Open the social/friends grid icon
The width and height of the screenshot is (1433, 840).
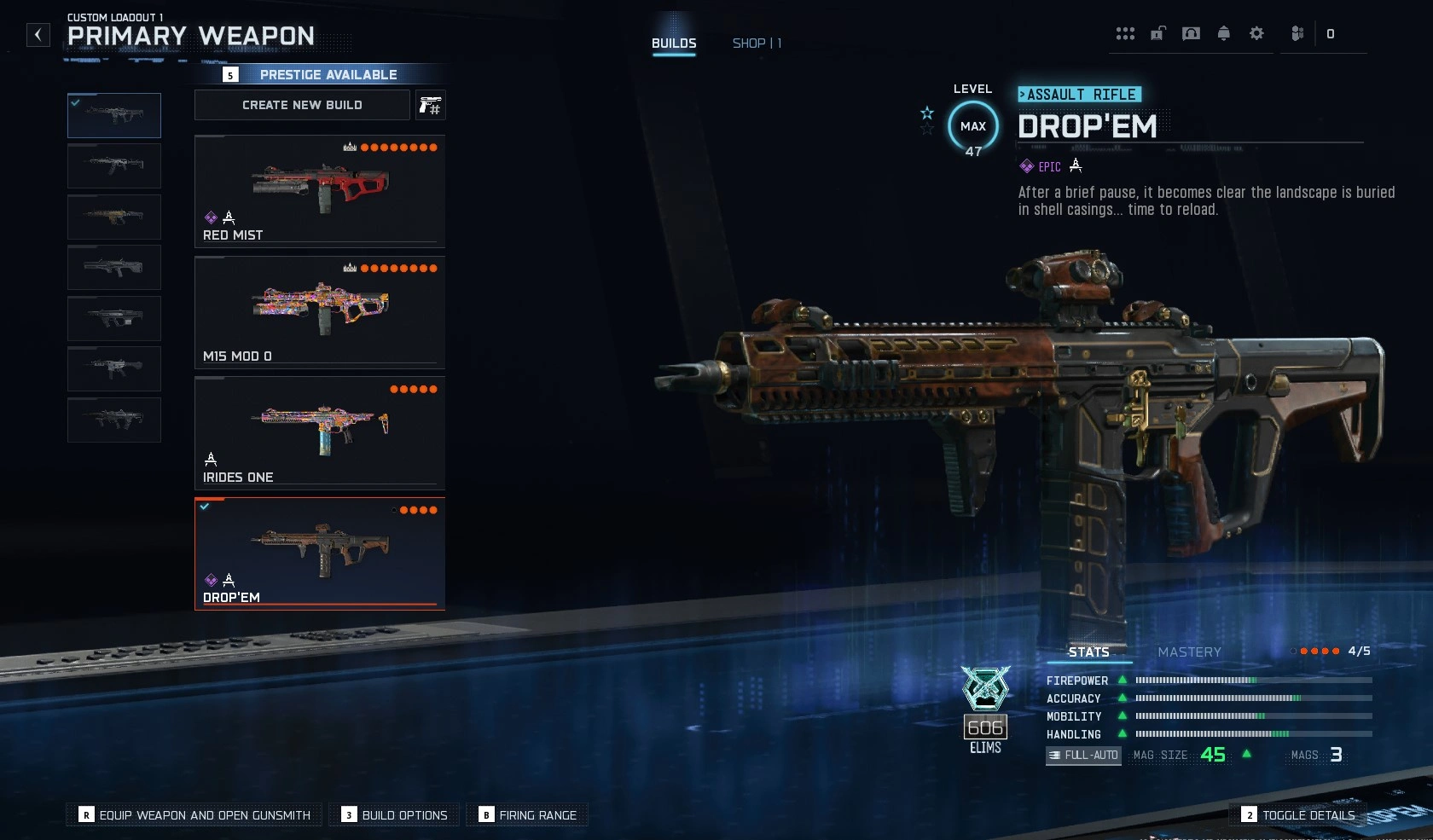[x=1125, y=33]
